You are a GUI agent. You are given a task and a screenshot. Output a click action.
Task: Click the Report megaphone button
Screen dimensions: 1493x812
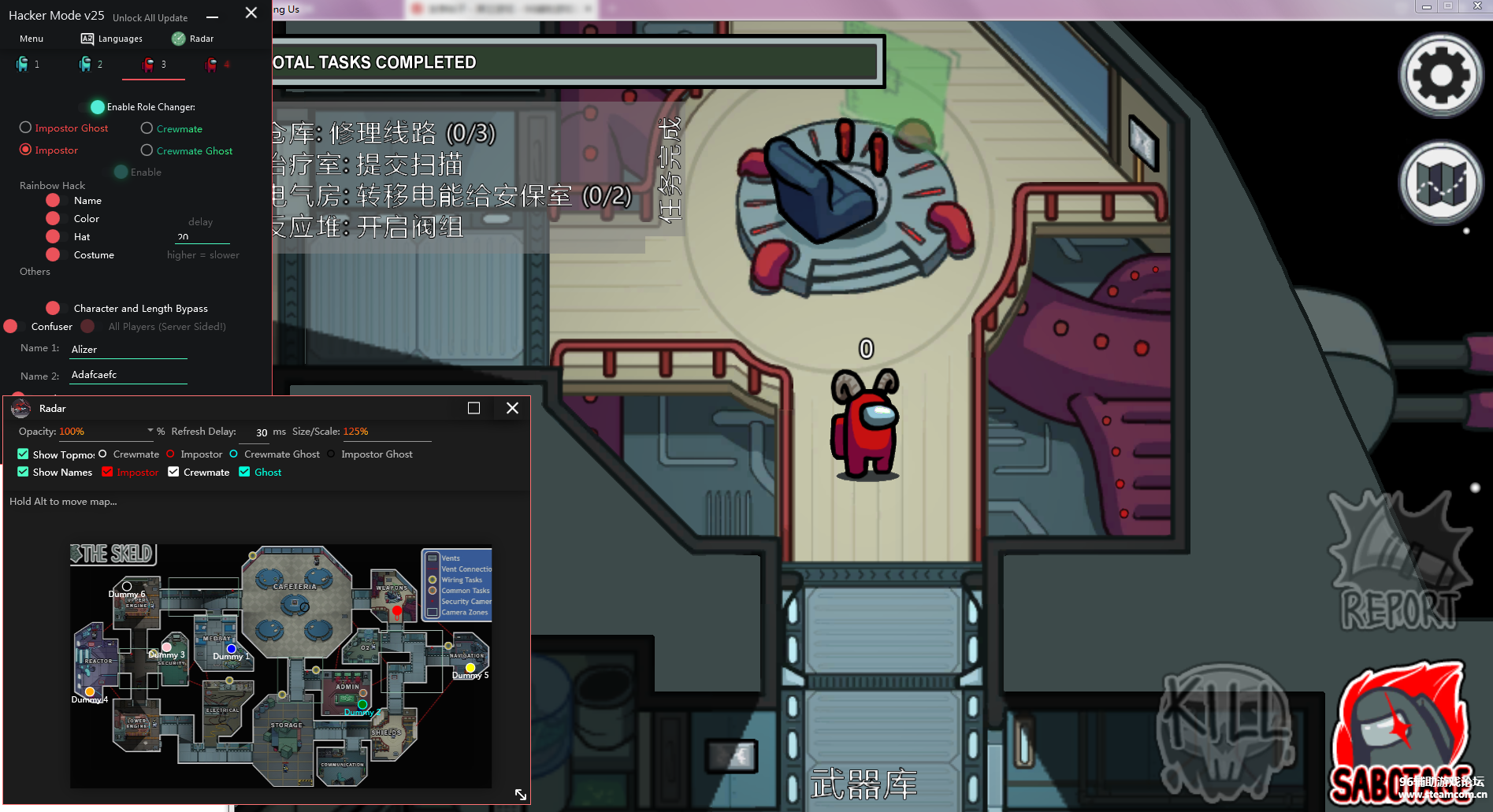click(1398, 562)
